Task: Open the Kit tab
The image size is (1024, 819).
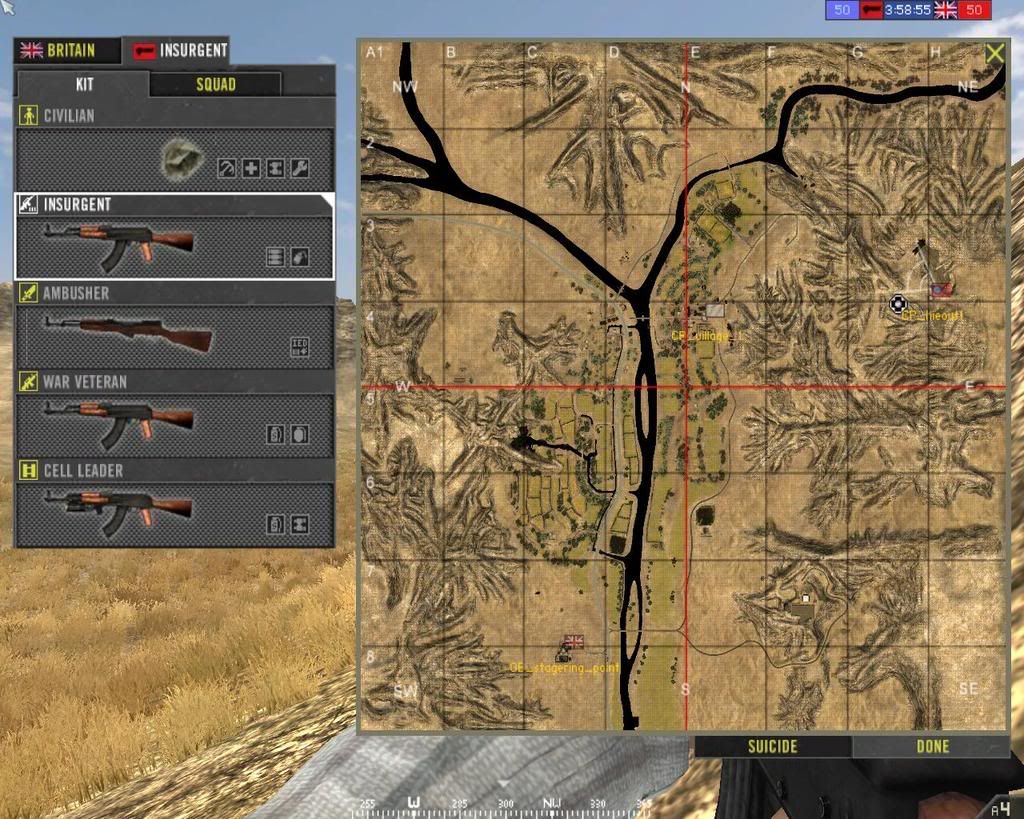Action: [x=83, y=84]
